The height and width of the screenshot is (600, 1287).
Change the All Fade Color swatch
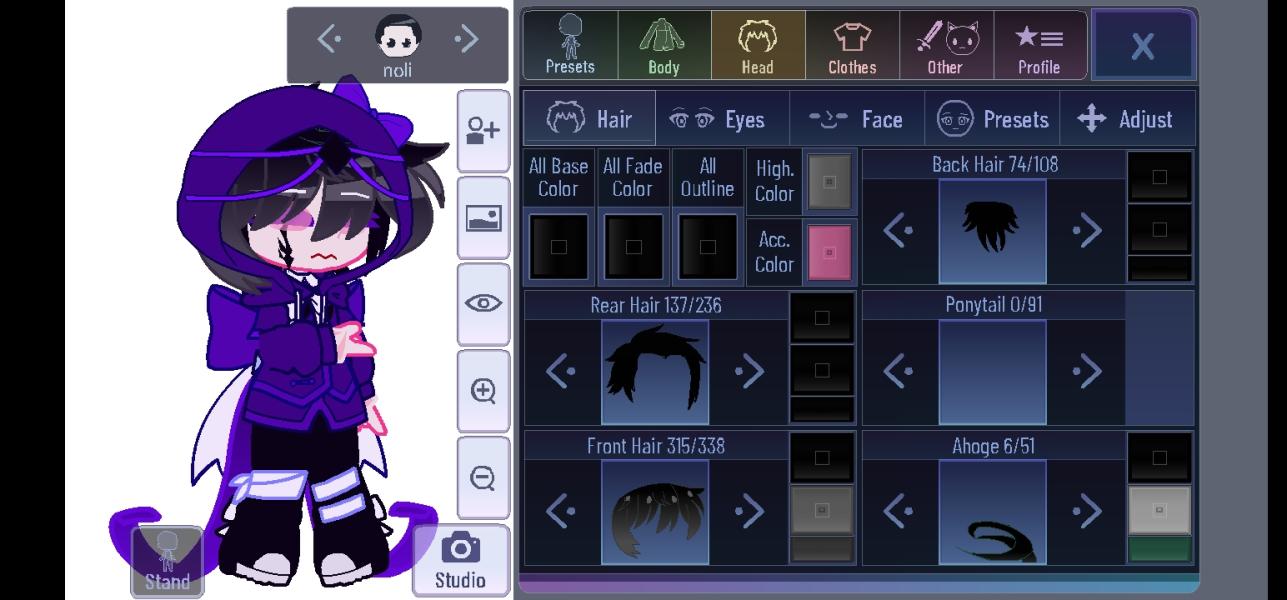click(x=632, y=247)
